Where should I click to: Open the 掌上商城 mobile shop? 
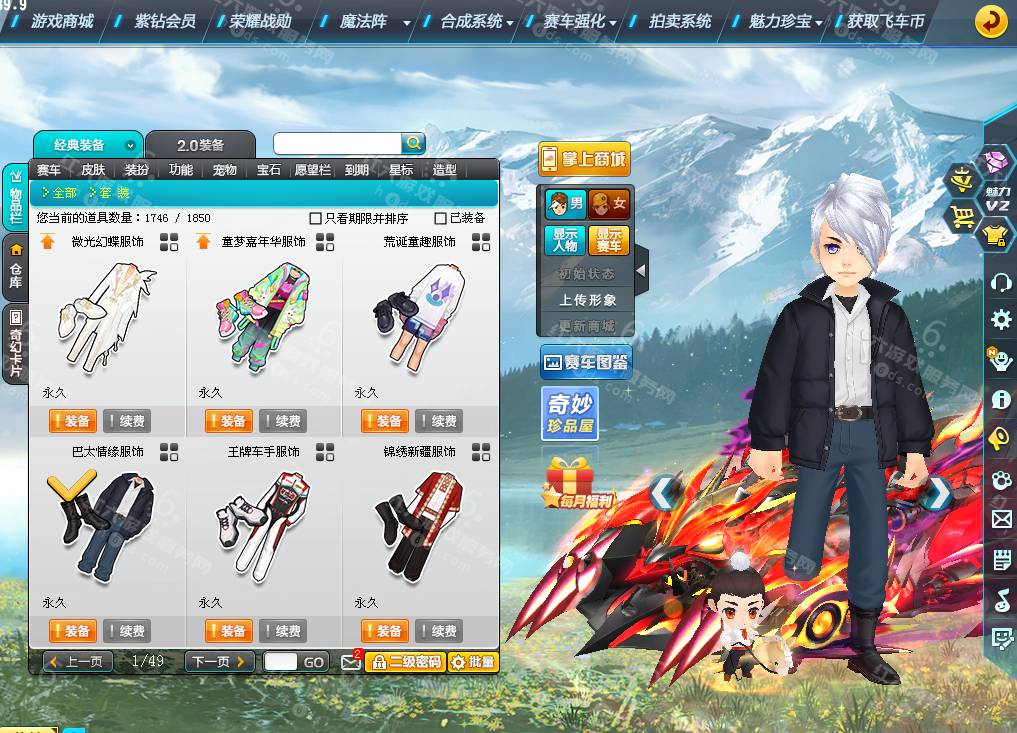tap(584, 159)
